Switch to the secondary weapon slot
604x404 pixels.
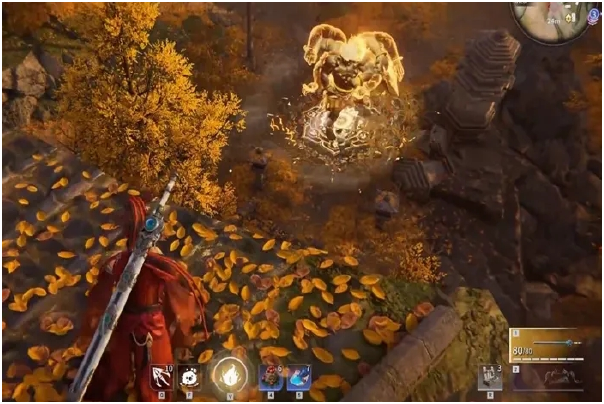click(x=551, y=380)
